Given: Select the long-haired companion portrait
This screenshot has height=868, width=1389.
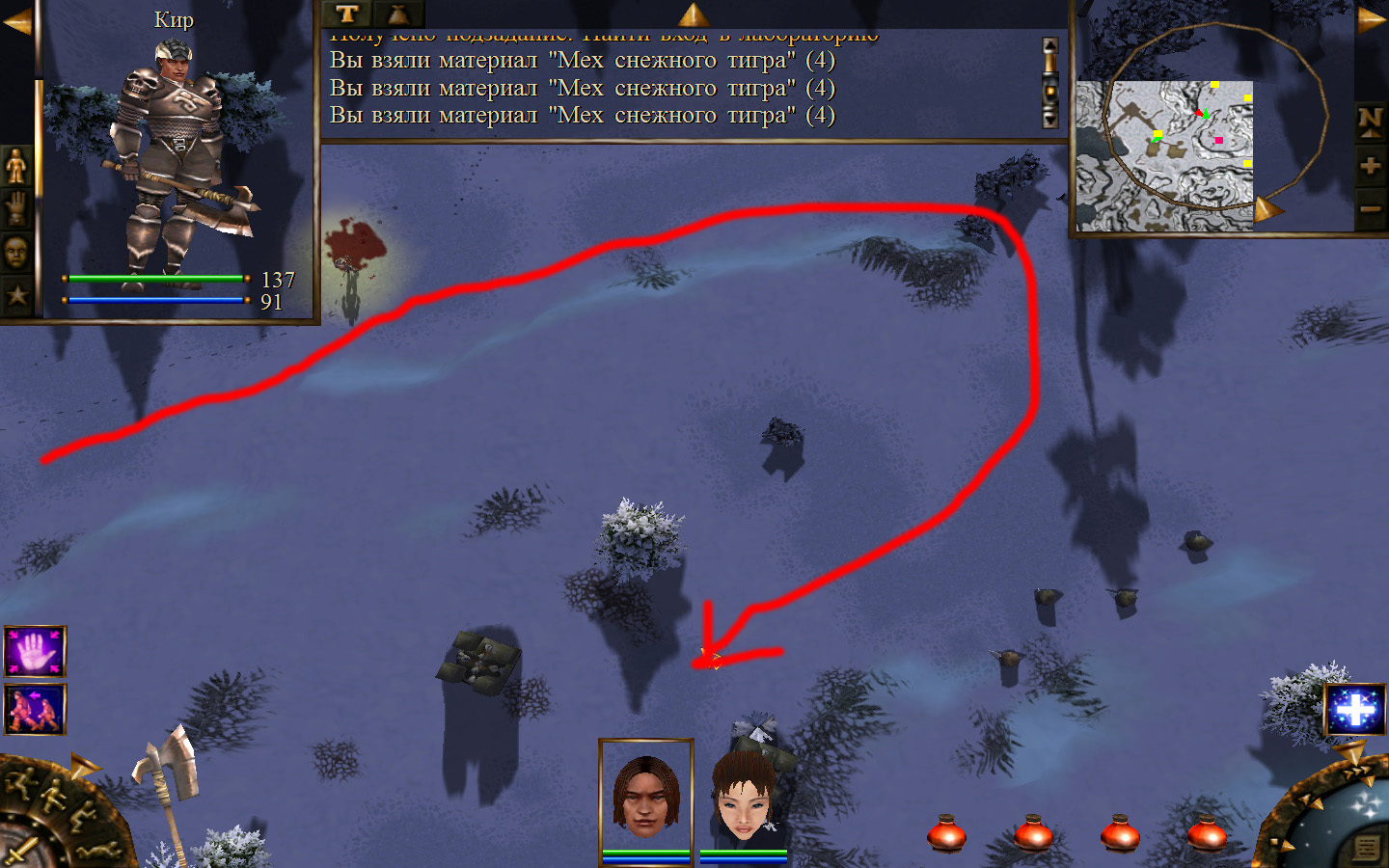Looking at the screenshot, I should [645, 797].
